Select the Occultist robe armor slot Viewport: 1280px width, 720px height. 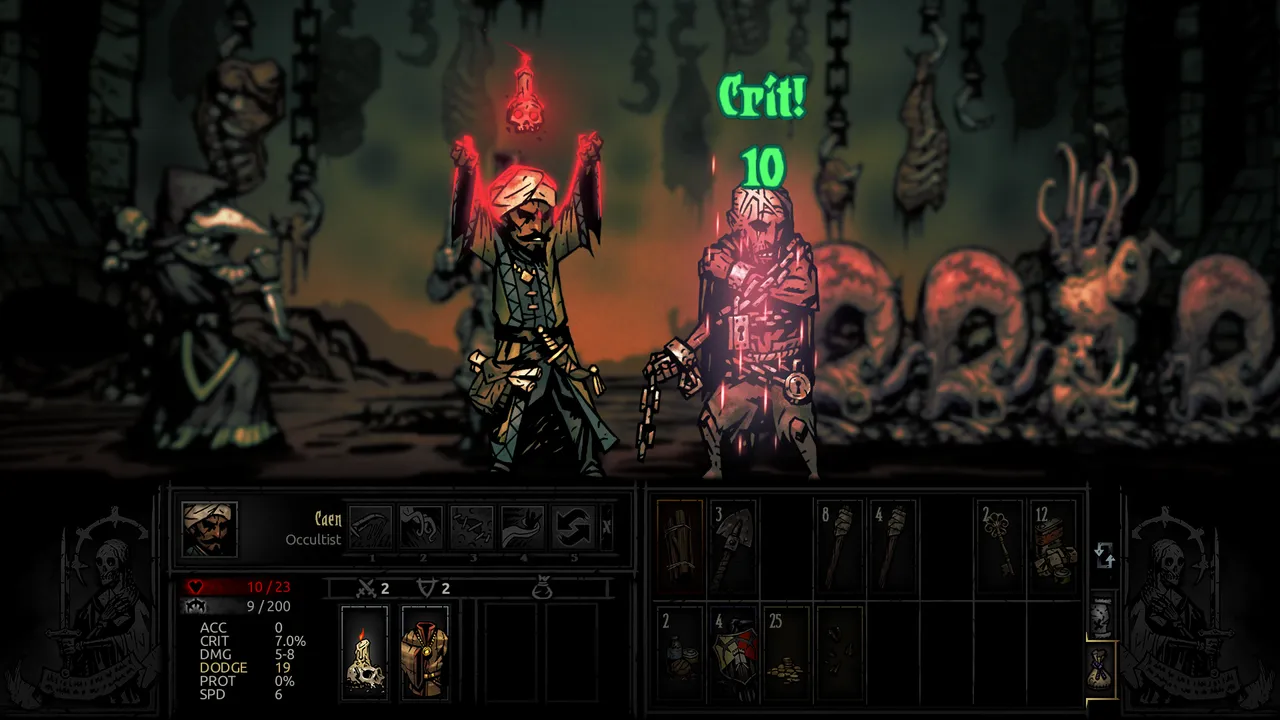pos(425,651)
